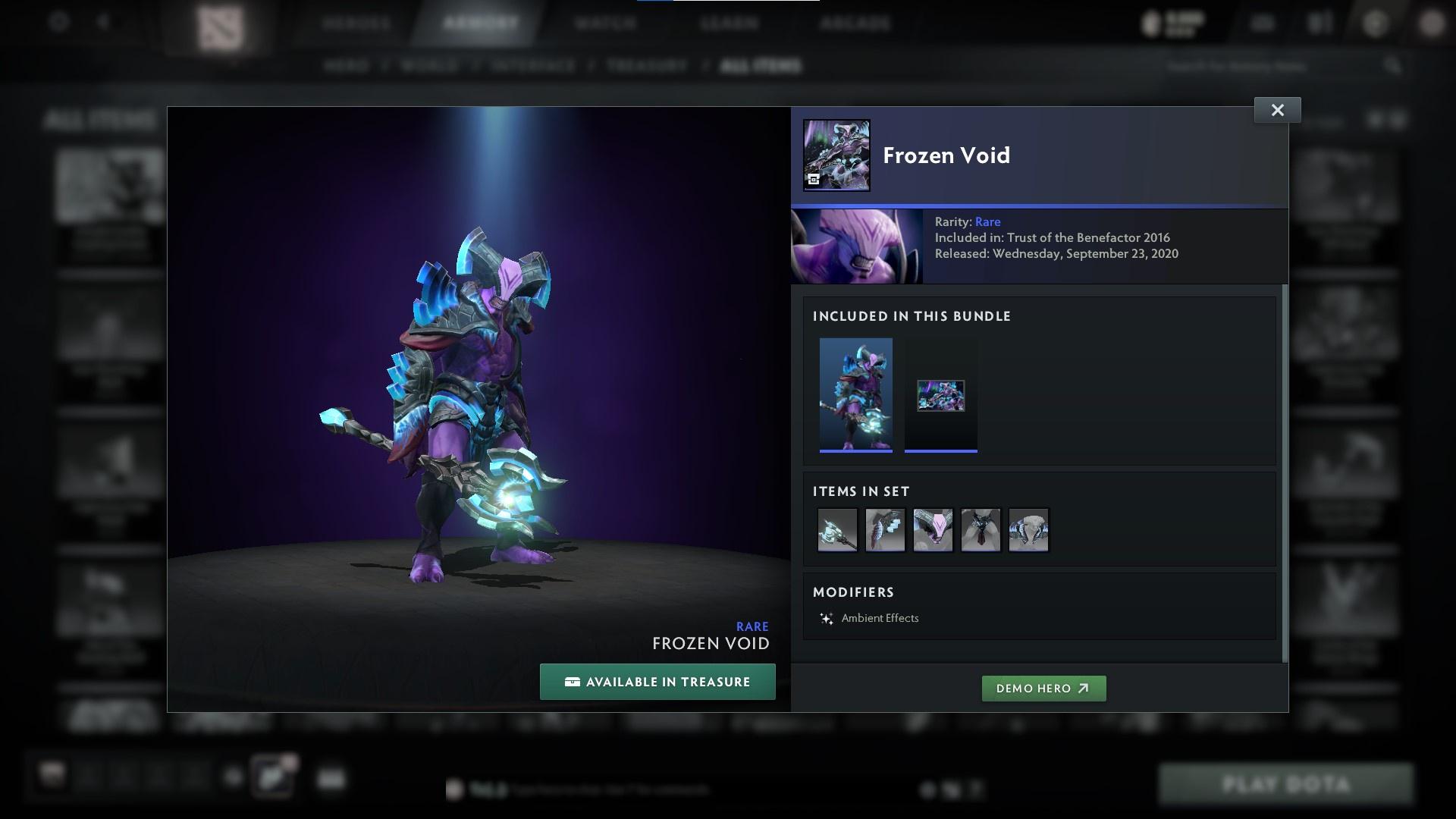Switch to the ARCADE tab
This screenshot has height=819, width=1456.
click(855, 23)
